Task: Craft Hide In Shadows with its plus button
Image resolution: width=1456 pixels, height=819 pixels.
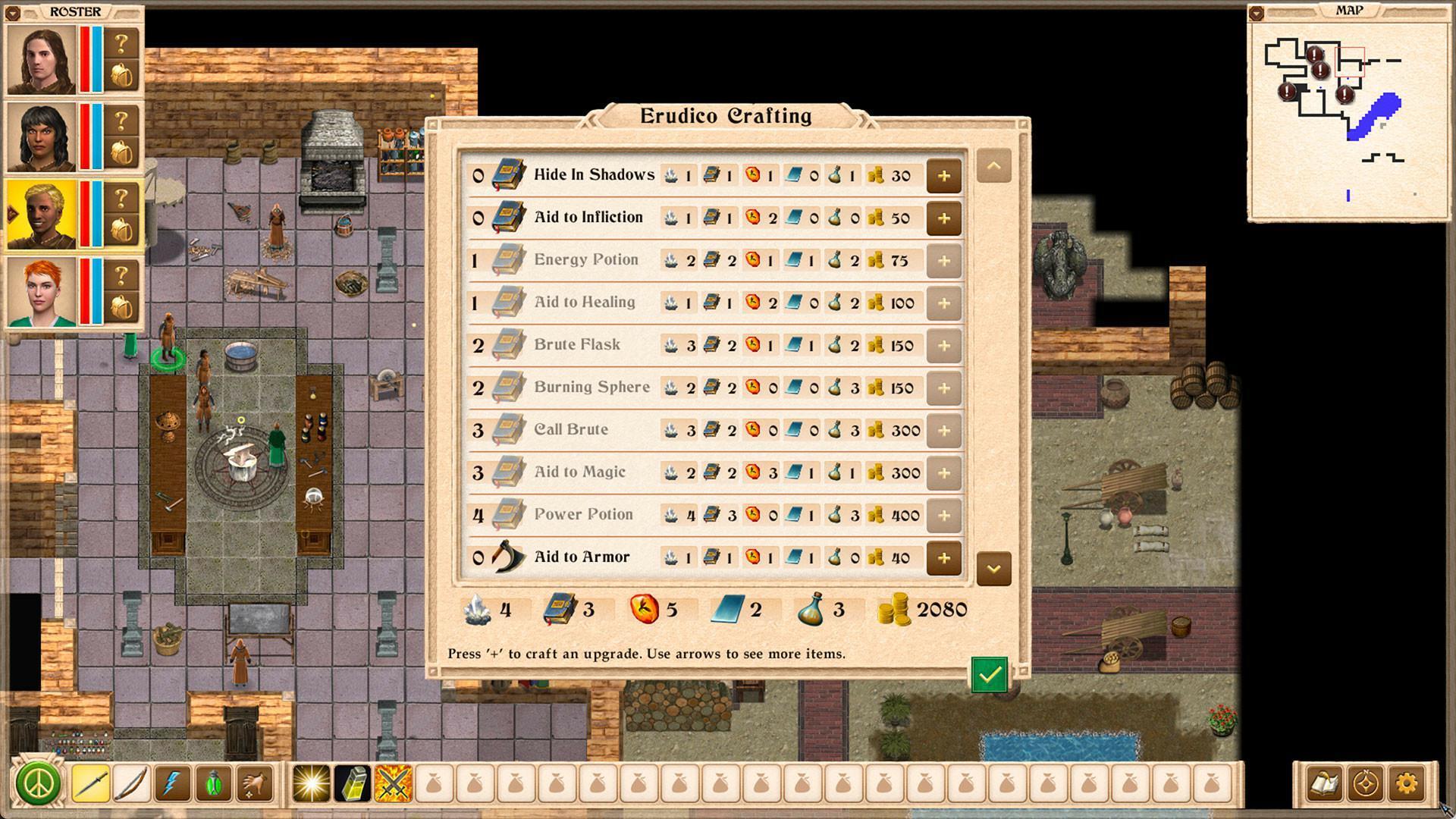Action: [x=944, y=175]
